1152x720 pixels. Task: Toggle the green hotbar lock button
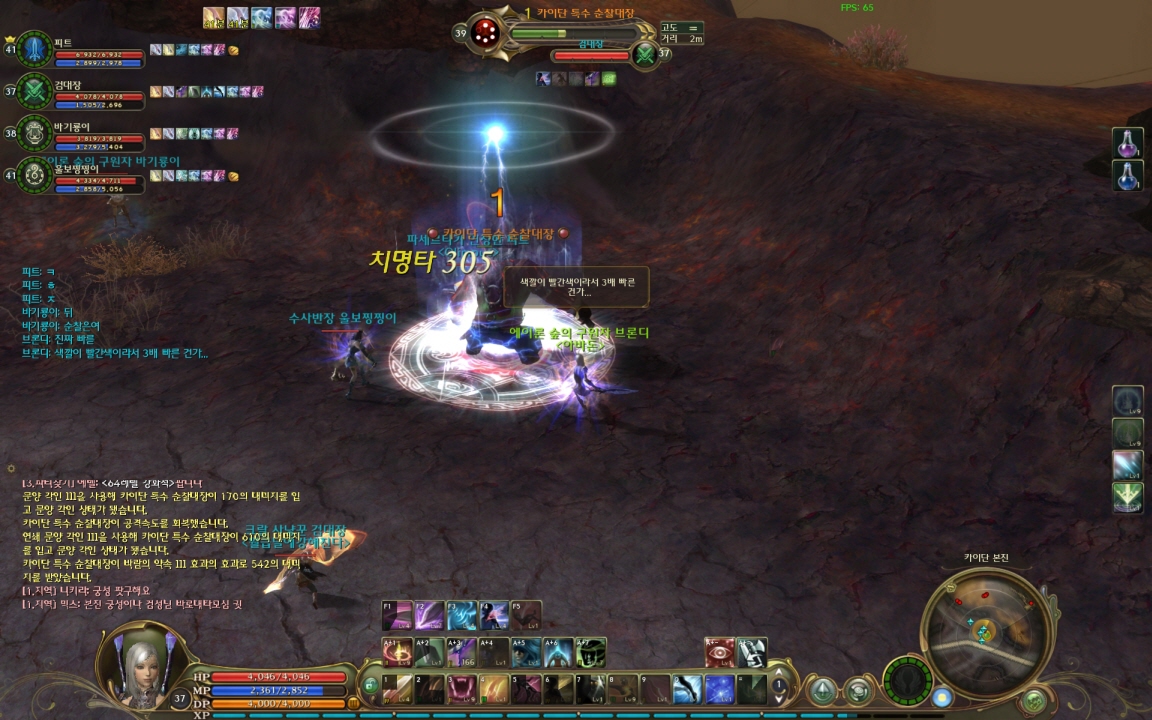(x=370, y=686)
